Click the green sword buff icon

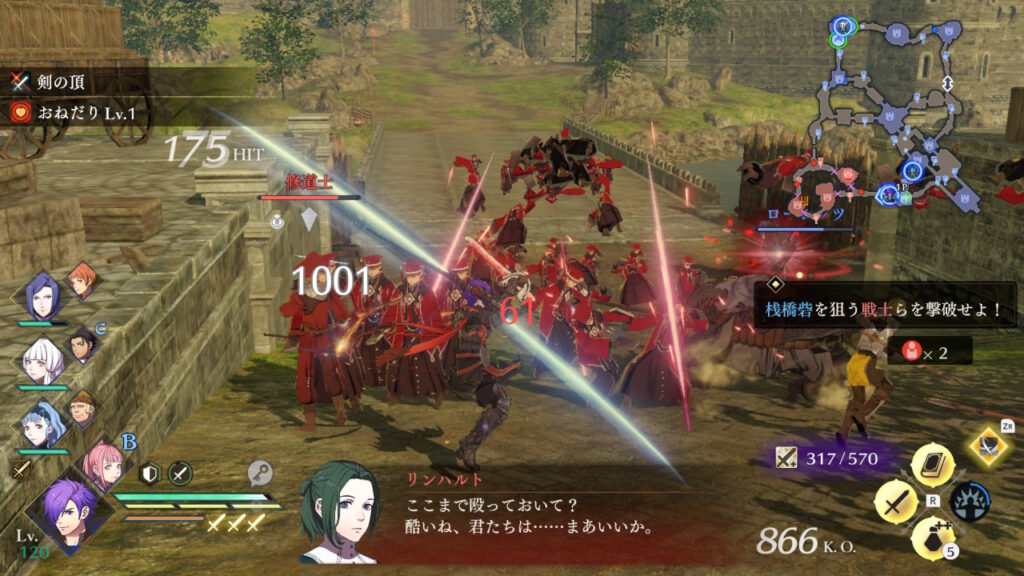click(x=180, y=474)
